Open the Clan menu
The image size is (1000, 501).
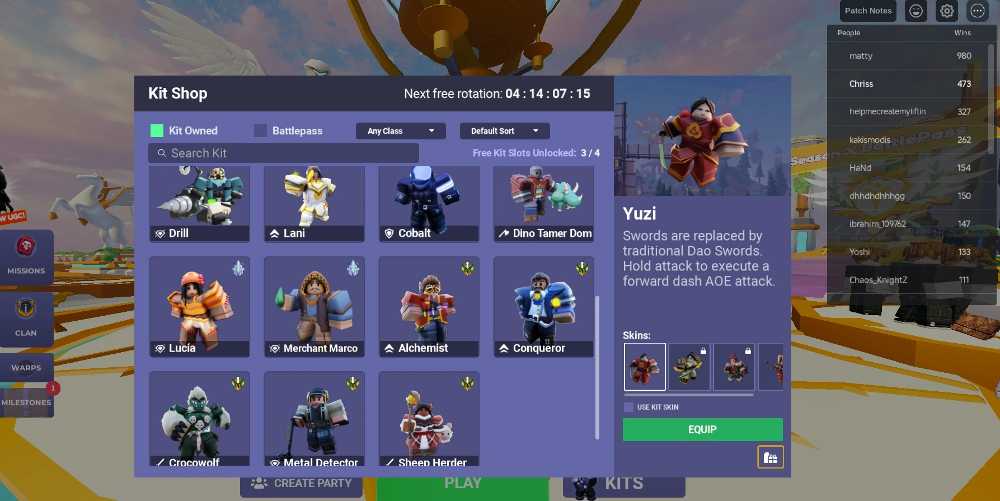(26, 316)
